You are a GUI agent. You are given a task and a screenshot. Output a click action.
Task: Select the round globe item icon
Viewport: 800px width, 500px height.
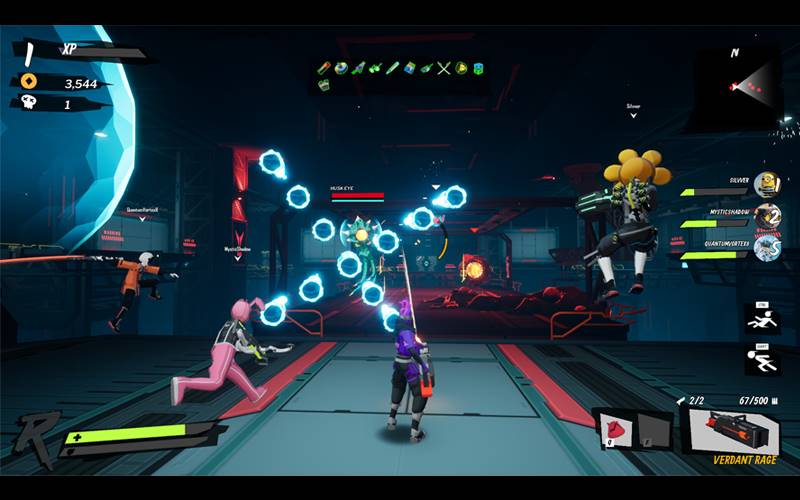[341, 68]
